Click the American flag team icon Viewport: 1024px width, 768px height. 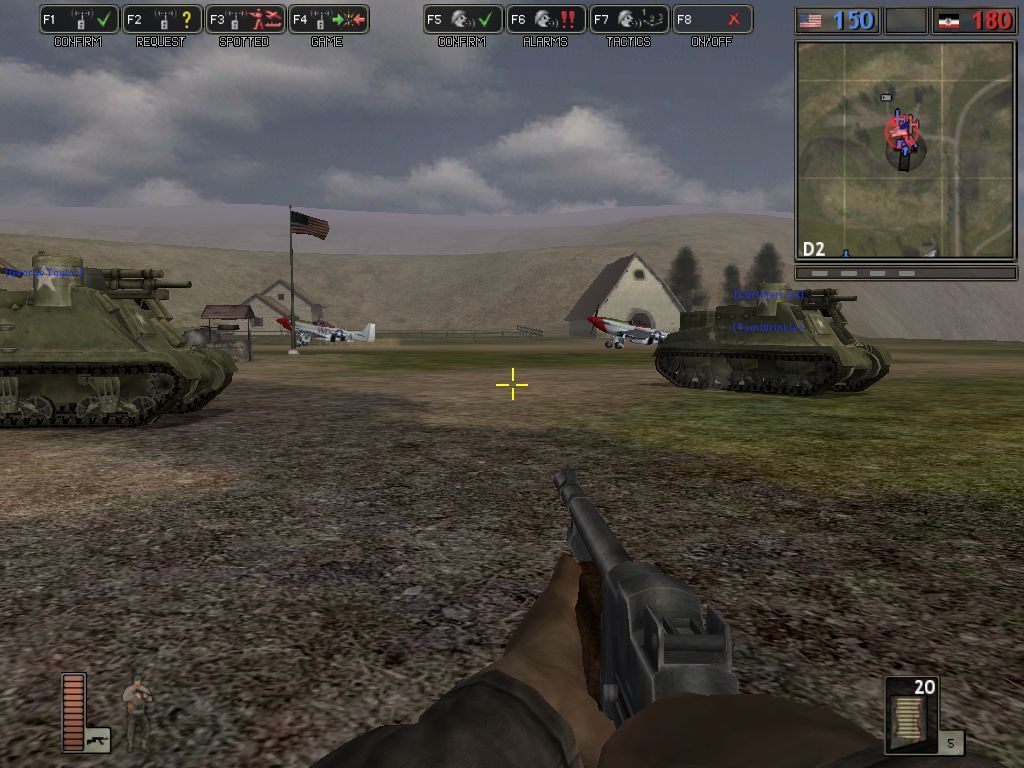pyautogui.click(x=811, y=20)
